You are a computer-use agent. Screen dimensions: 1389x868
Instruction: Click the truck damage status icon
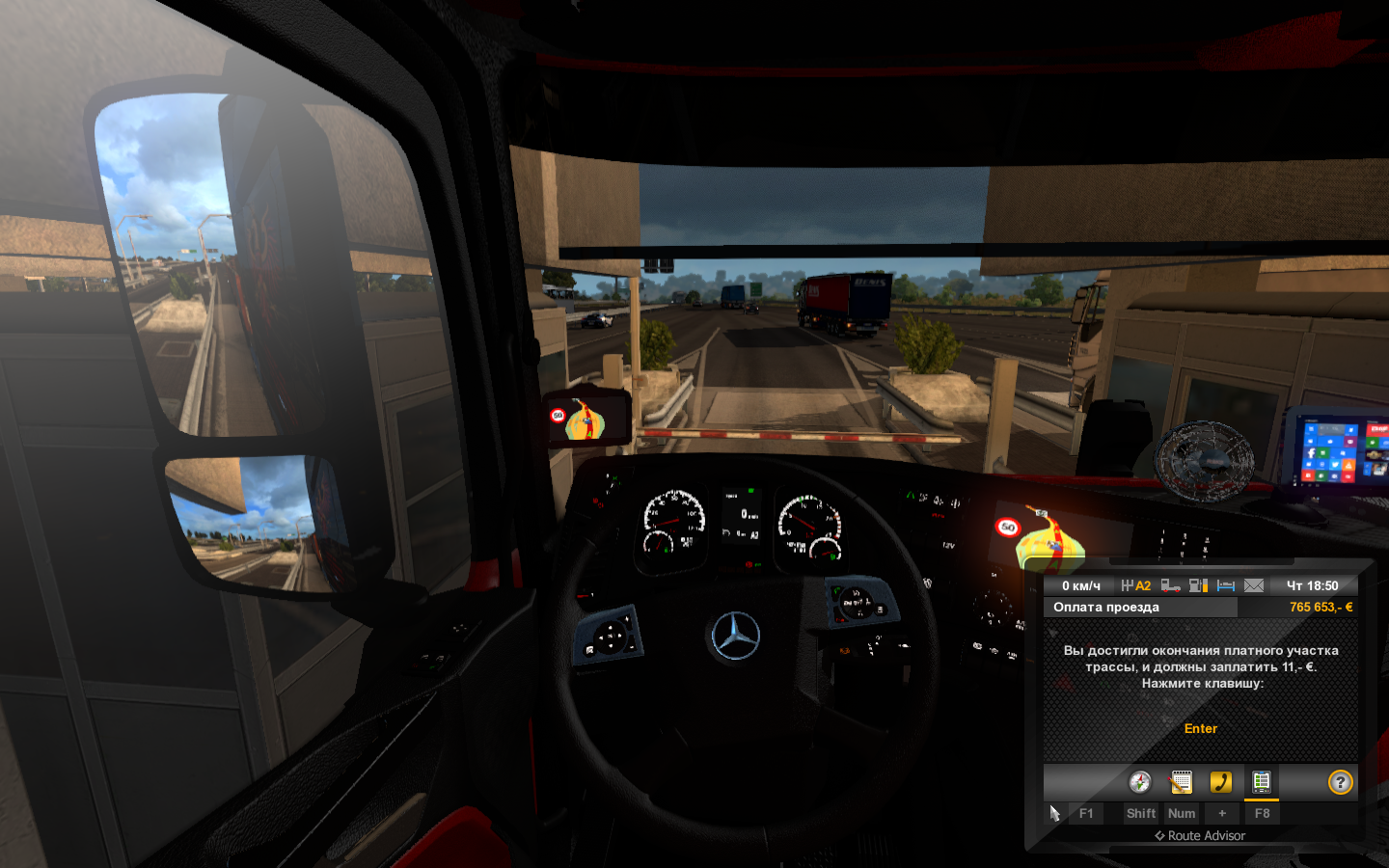1170,585
